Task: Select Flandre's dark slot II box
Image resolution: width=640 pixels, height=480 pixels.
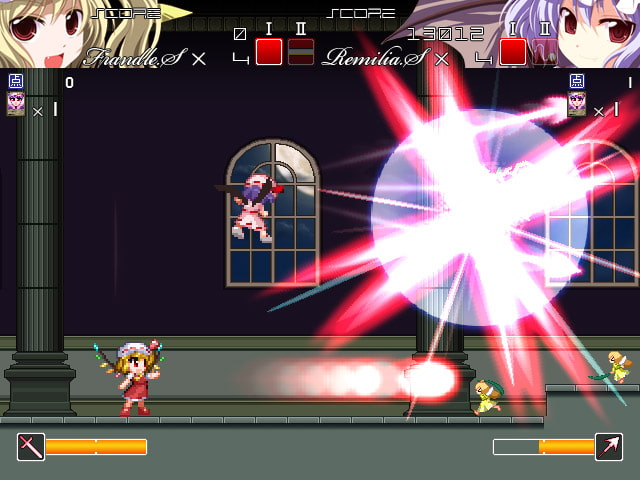Action: click(300, 52)
